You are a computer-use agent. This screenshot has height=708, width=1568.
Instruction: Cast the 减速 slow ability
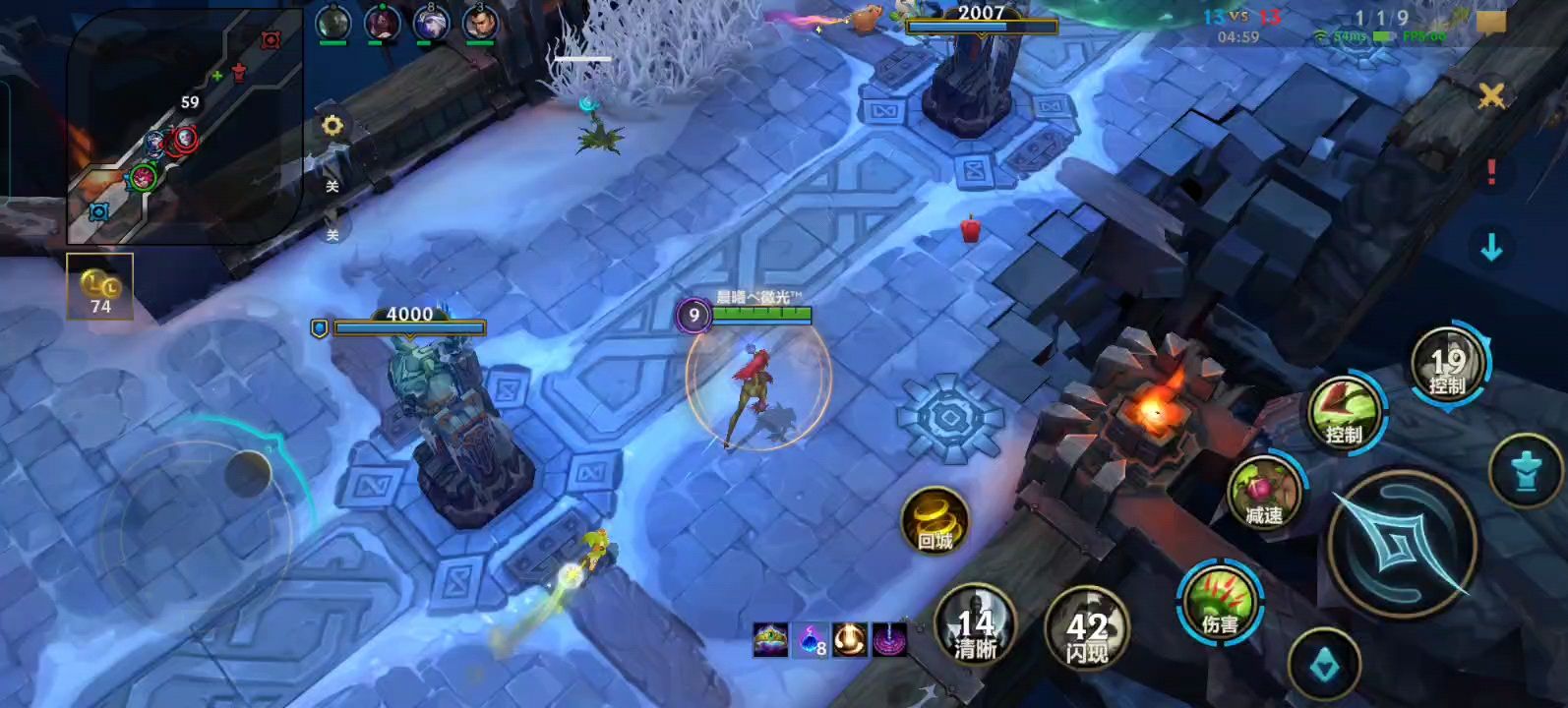tap(1264, 494)
